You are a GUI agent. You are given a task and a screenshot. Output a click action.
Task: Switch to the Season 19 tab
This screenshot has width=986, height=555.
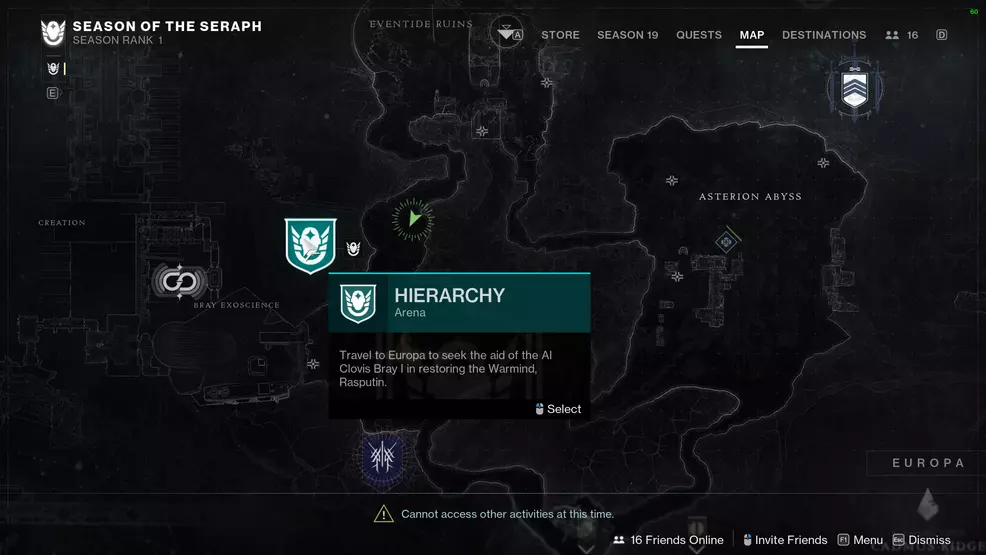[x=627, y=35]
